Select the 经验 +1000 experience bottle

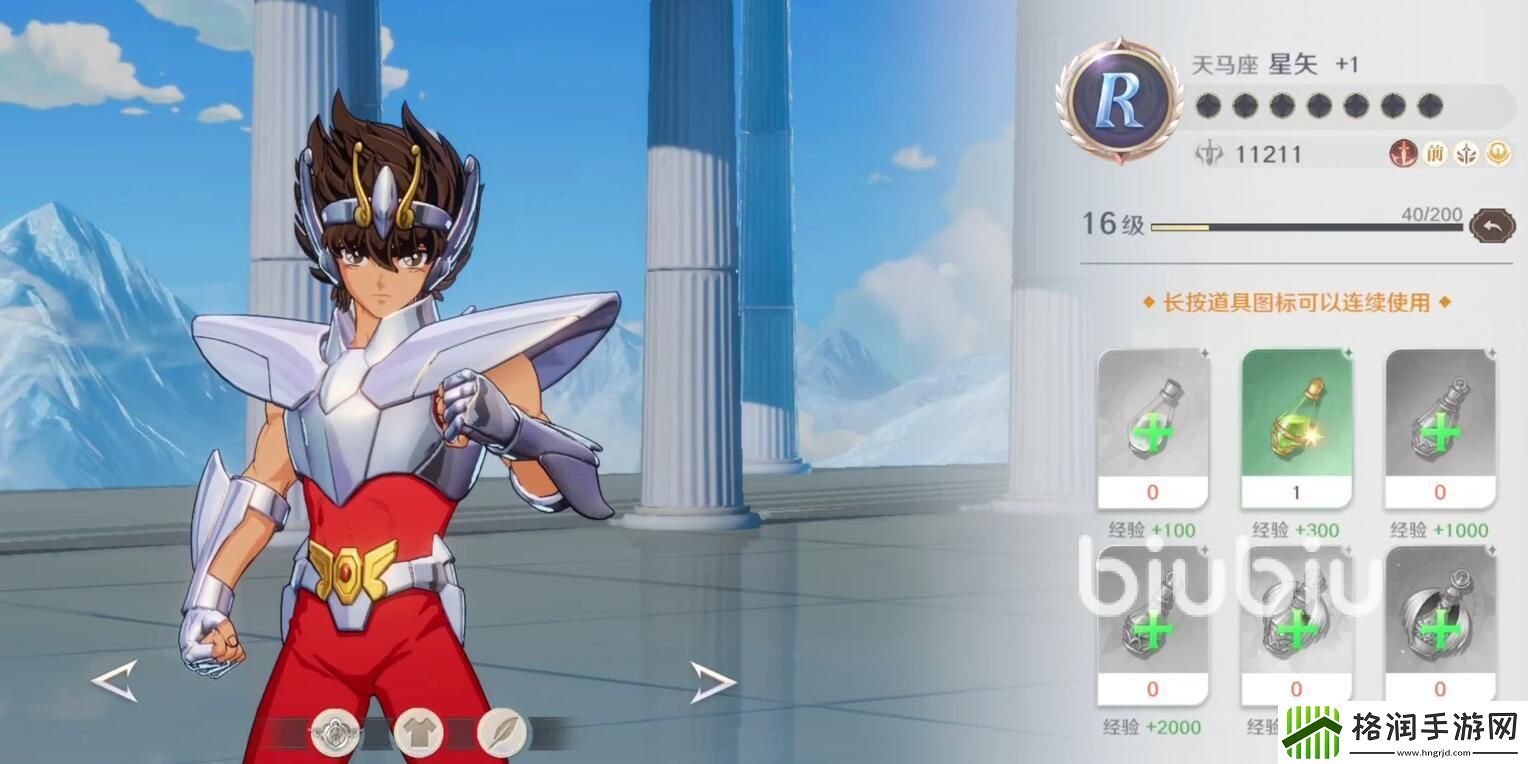pos(1439,428)
